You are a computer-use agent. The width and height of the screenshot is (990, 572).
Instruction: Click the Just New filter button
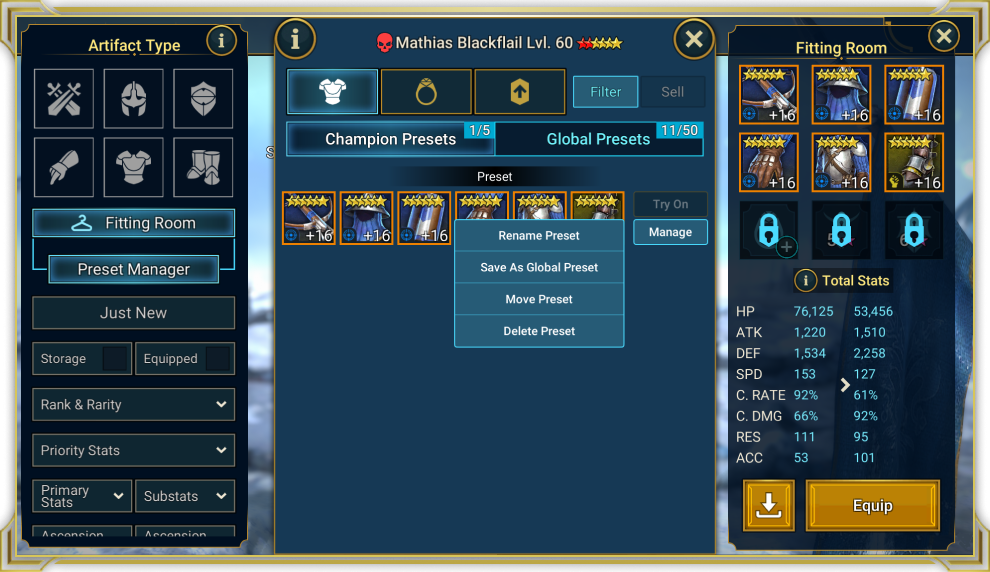pos(134,313)
